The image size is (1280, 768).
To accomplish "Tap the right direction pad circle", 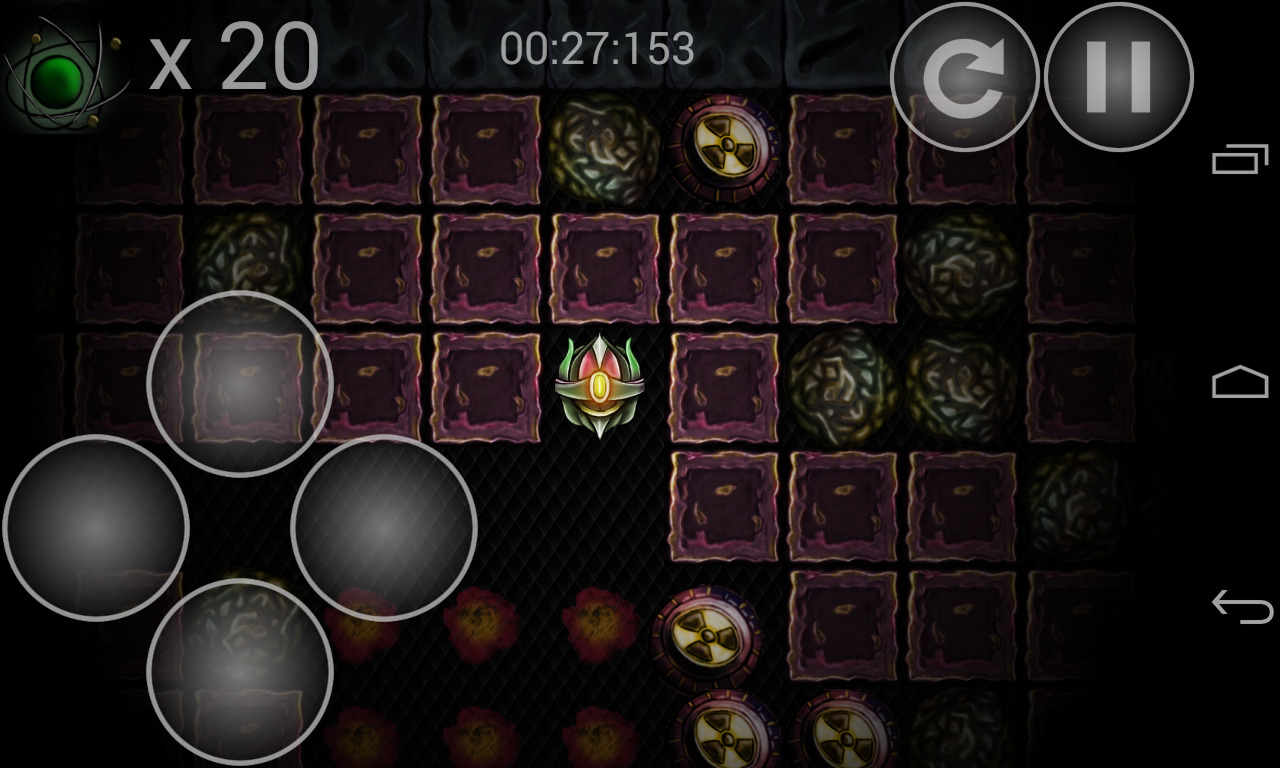I will pyautogui.click(x=384, y=528).
